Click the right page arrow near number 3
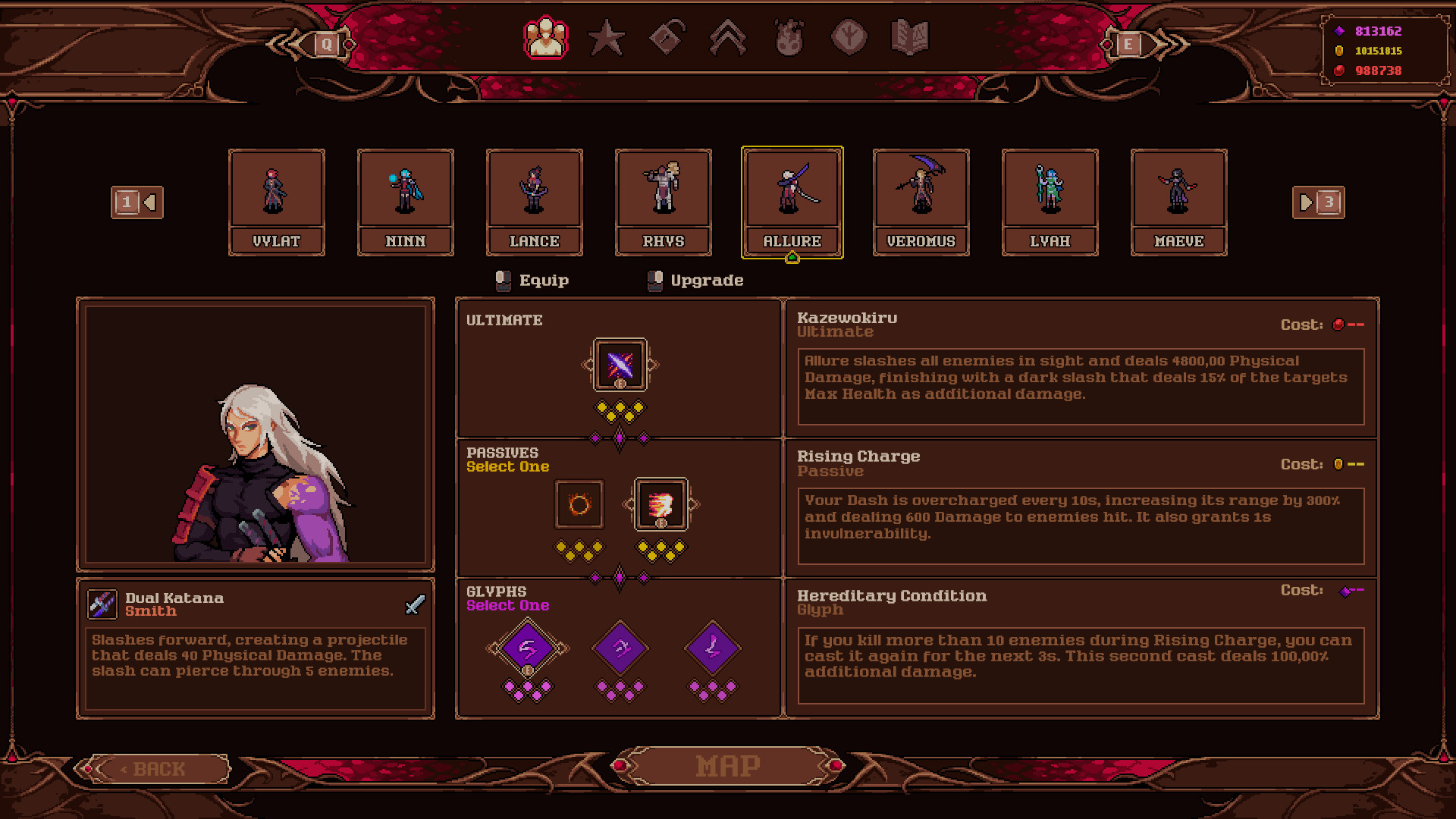 point(1305,202)
